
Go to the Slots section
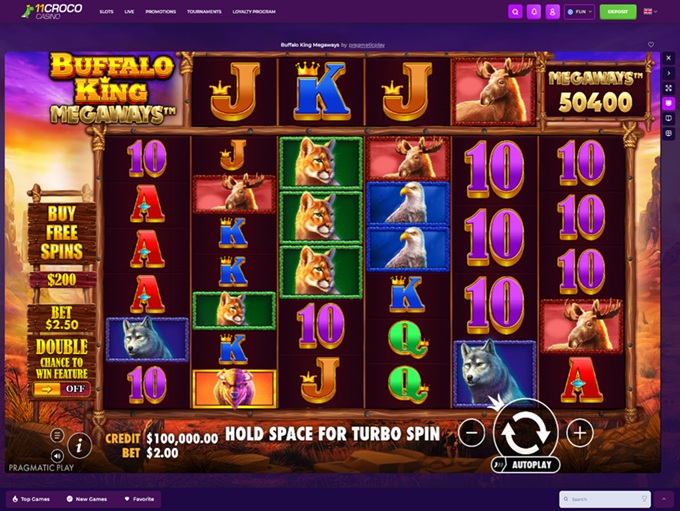point(106,12)
